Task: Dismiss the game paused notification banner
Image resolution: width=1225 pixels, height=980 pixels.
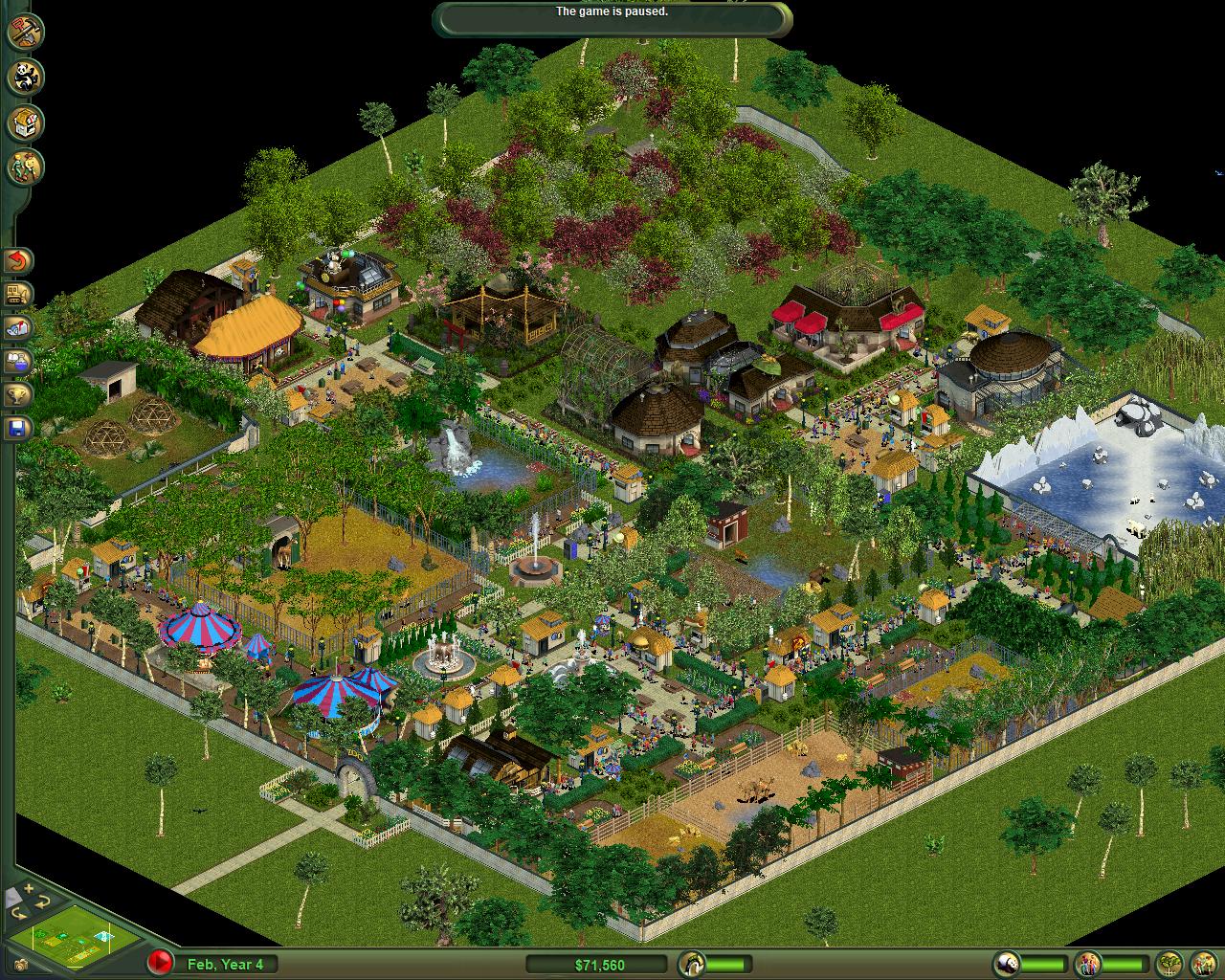Action: 612,13
